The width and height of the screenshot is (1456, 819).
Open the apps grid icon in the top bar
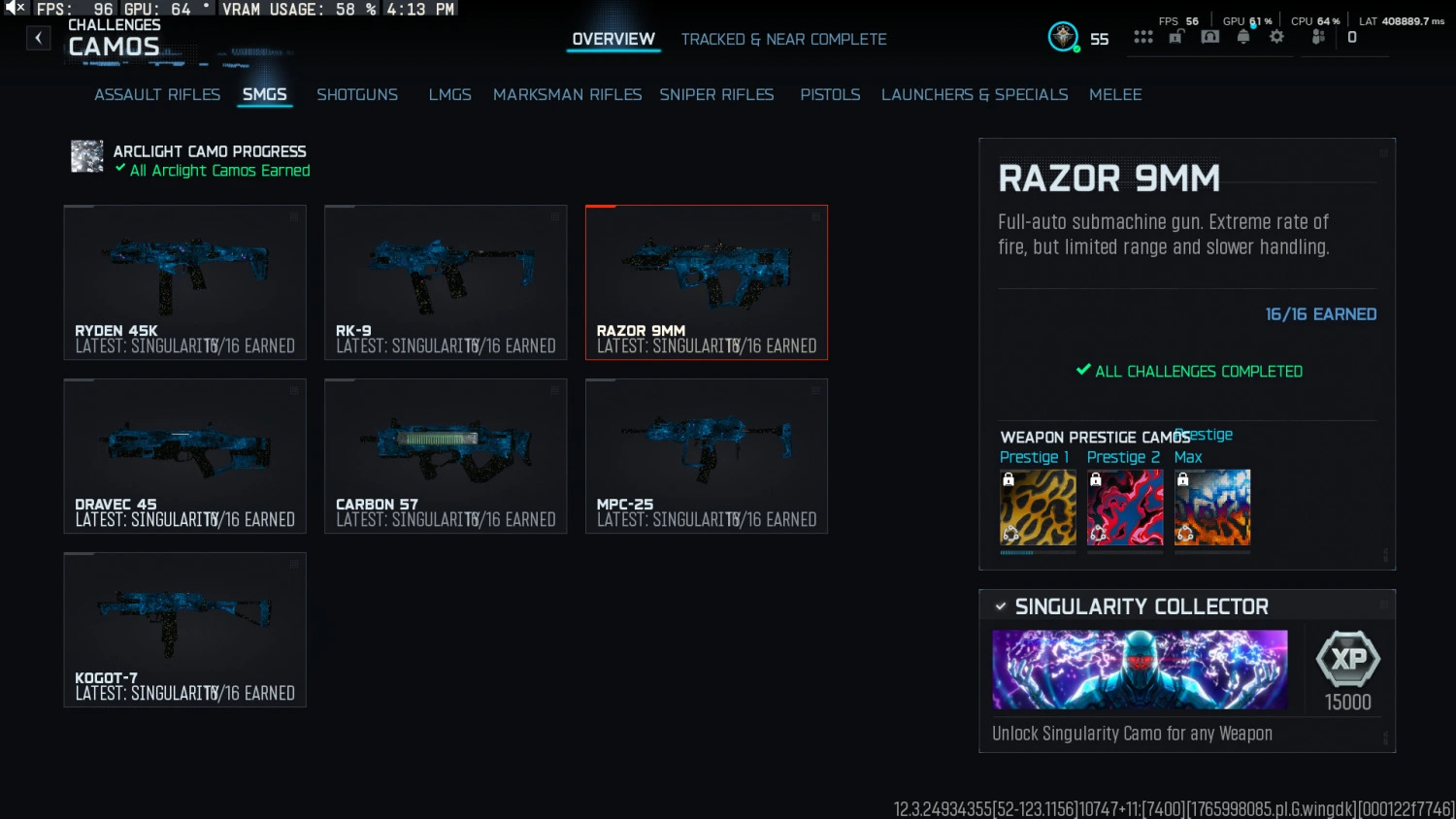tap(1143, 36)
